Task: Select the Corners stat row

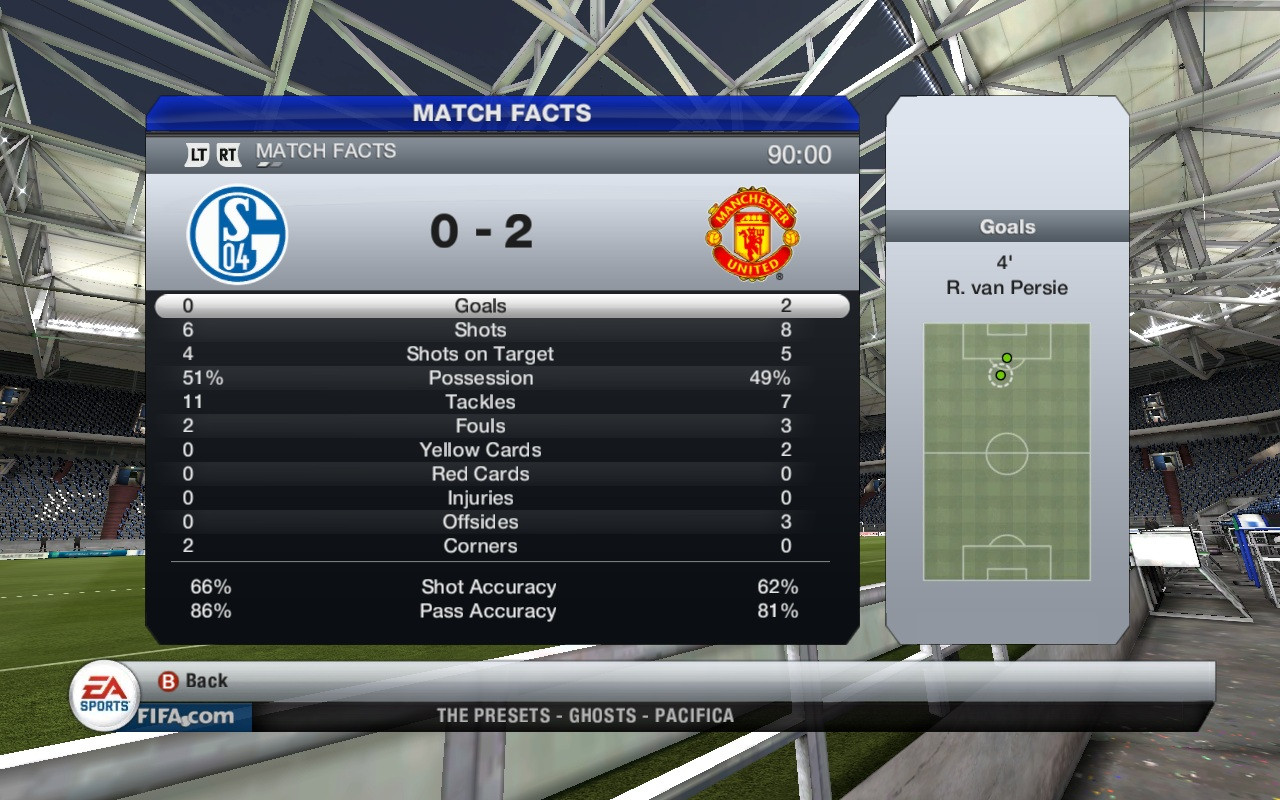Action: pos(481,546)
